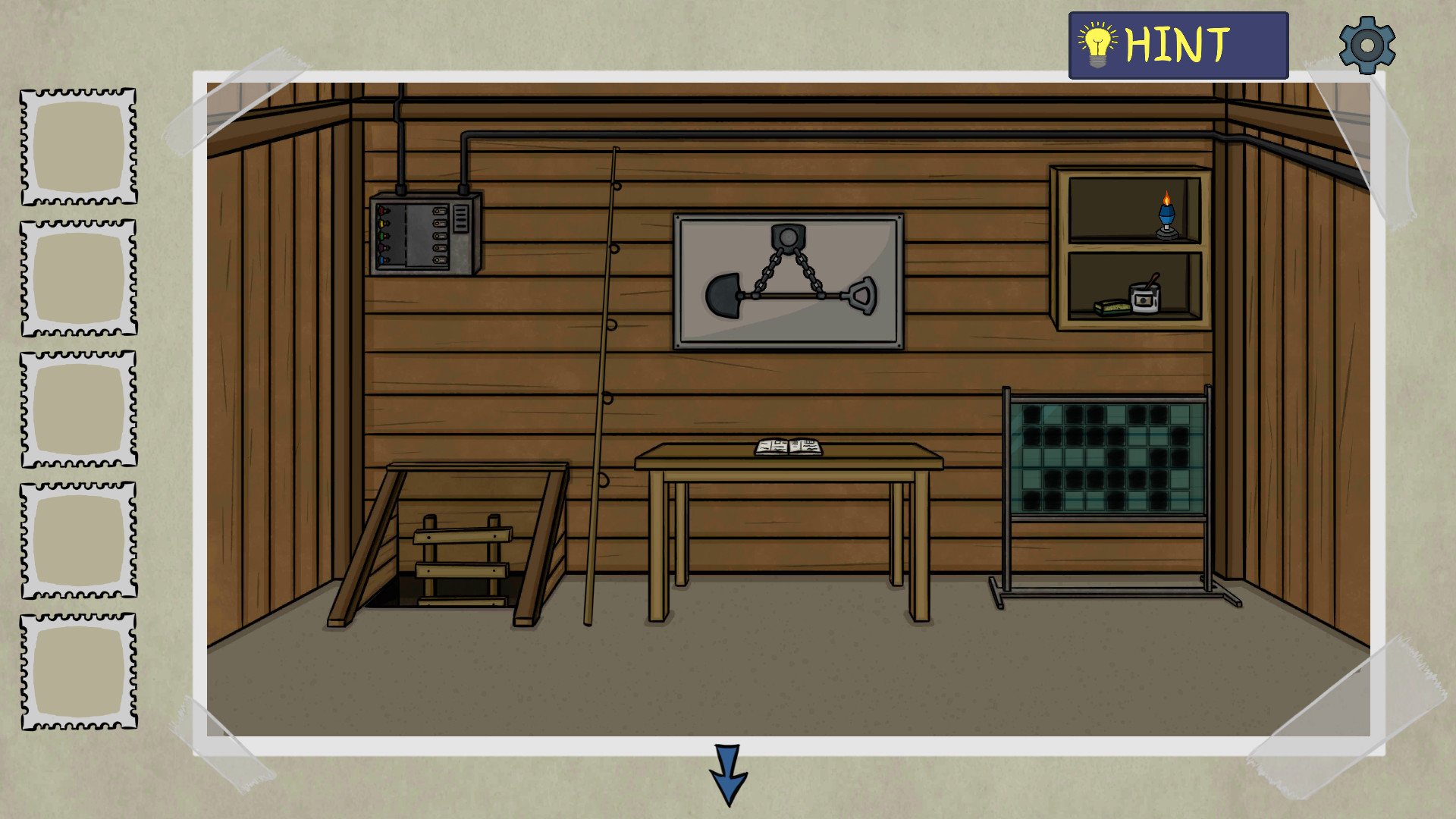The height and width of the screenshot is (819, 1456).
Task: Click the down arrow to leave the attic
Action: click(727, 775)
